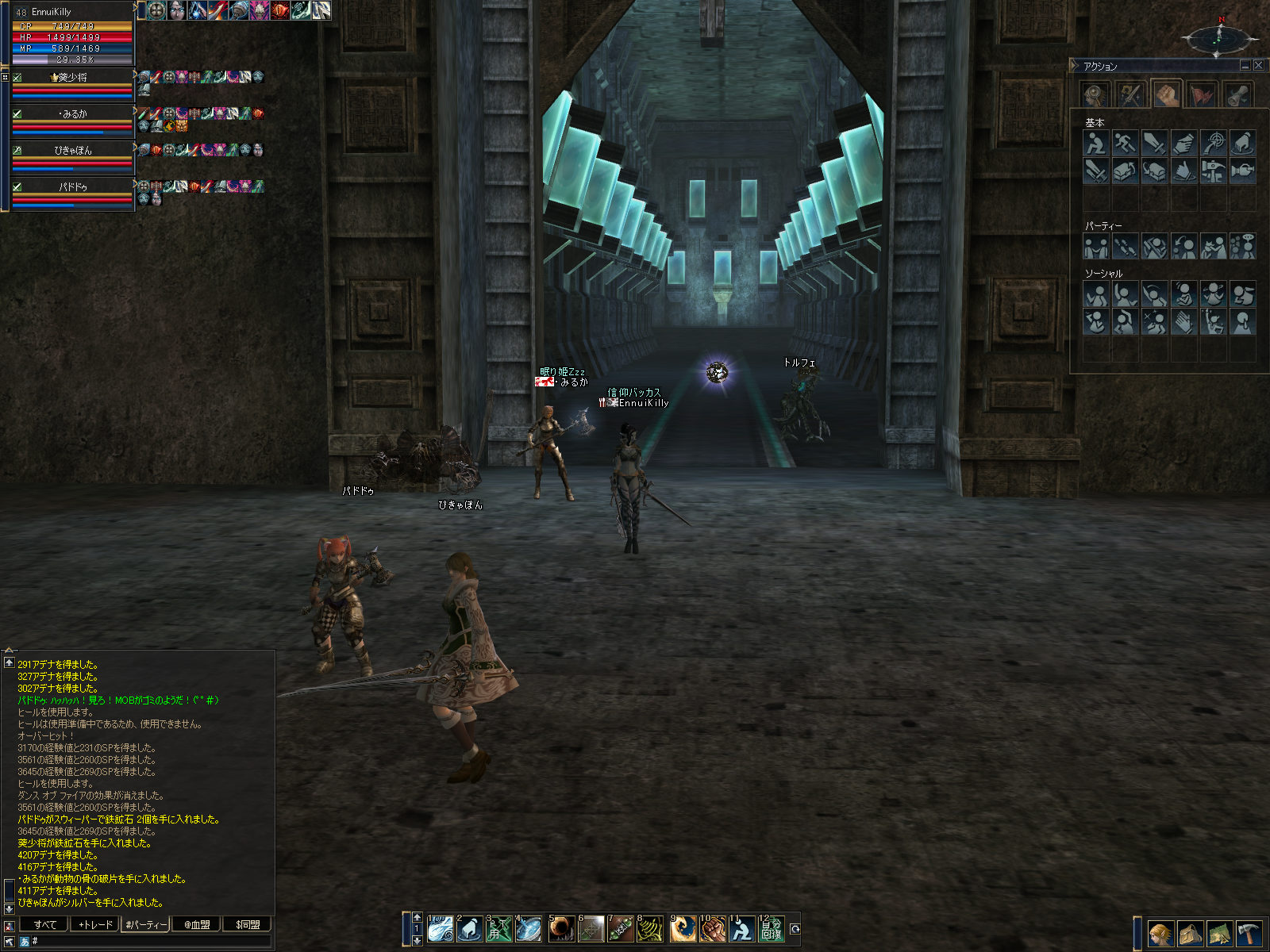Open the +トレード chat tab
The width and height of the screenshot is (1270, 952).
(94, 924)
